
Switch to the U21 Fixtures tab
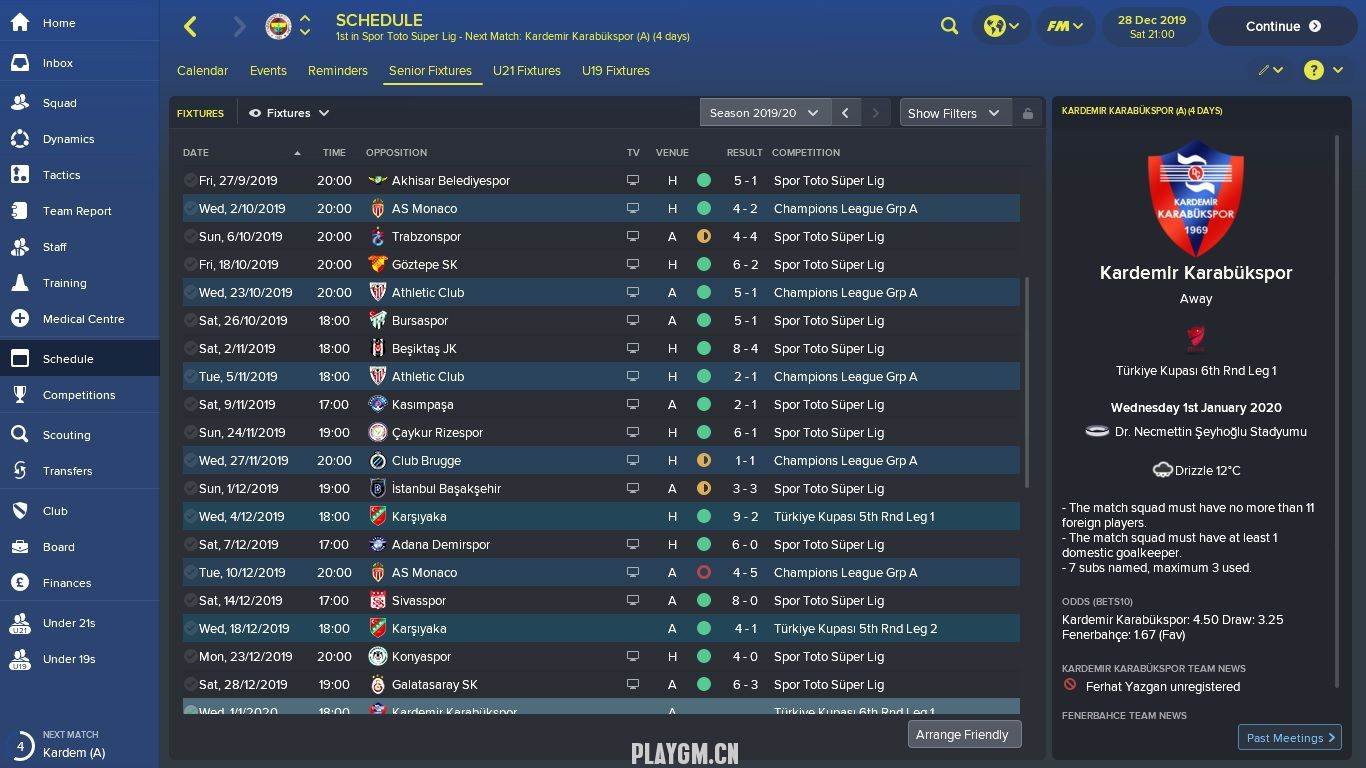pos(526,71)
